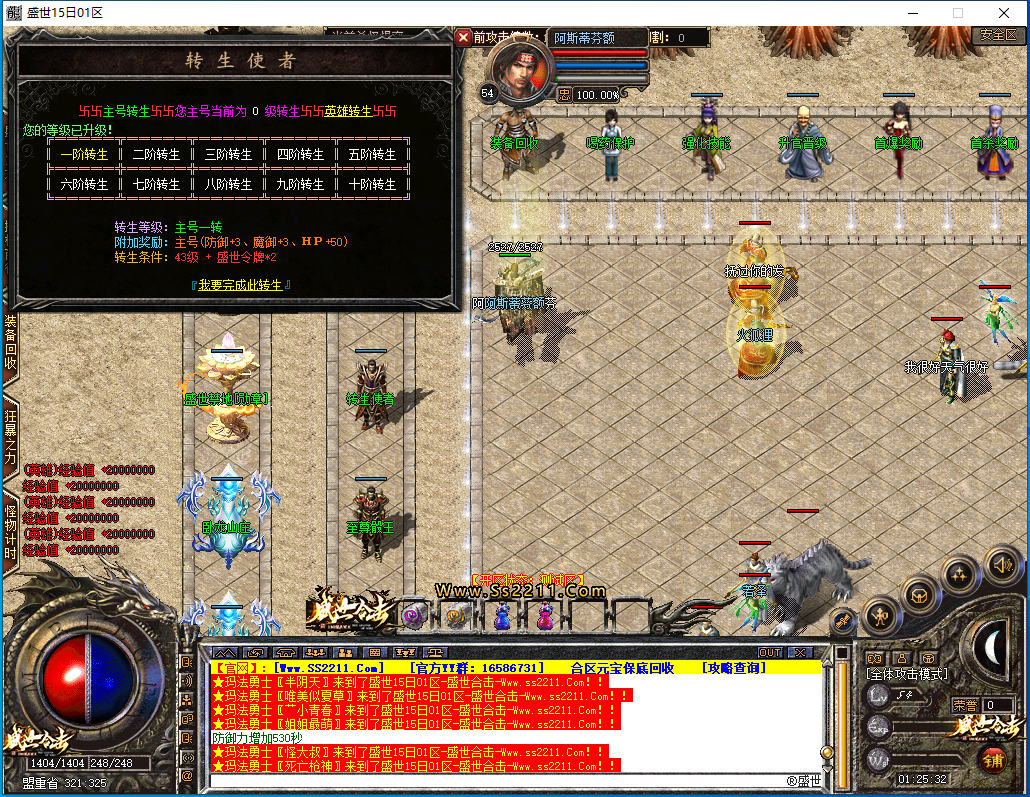Choose the 十阶转生 option
Viewport: 1030px width, 797px height.
point(372,184)
